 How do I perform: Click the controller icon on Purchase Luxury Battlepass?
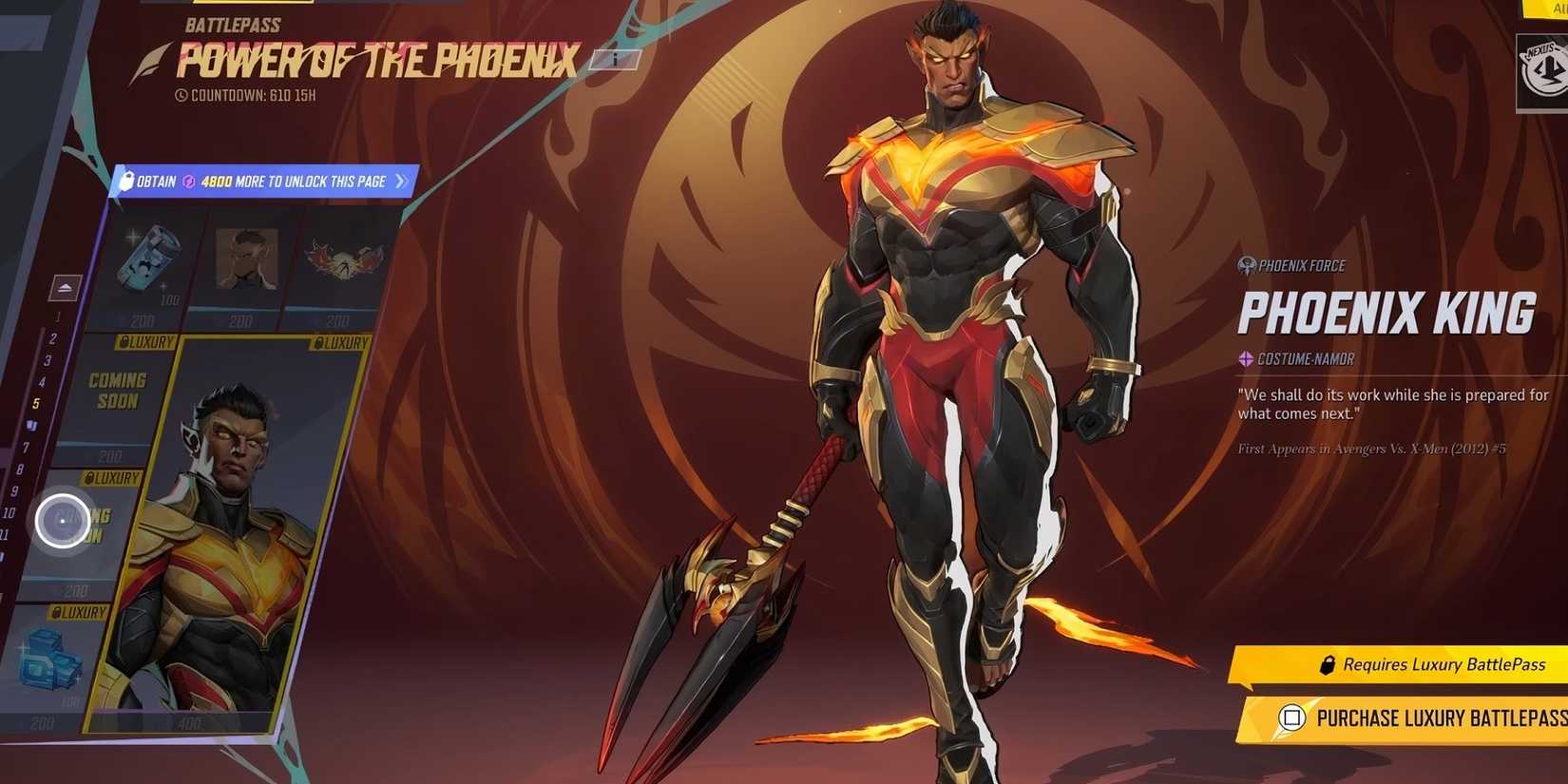pos(1292,719)
